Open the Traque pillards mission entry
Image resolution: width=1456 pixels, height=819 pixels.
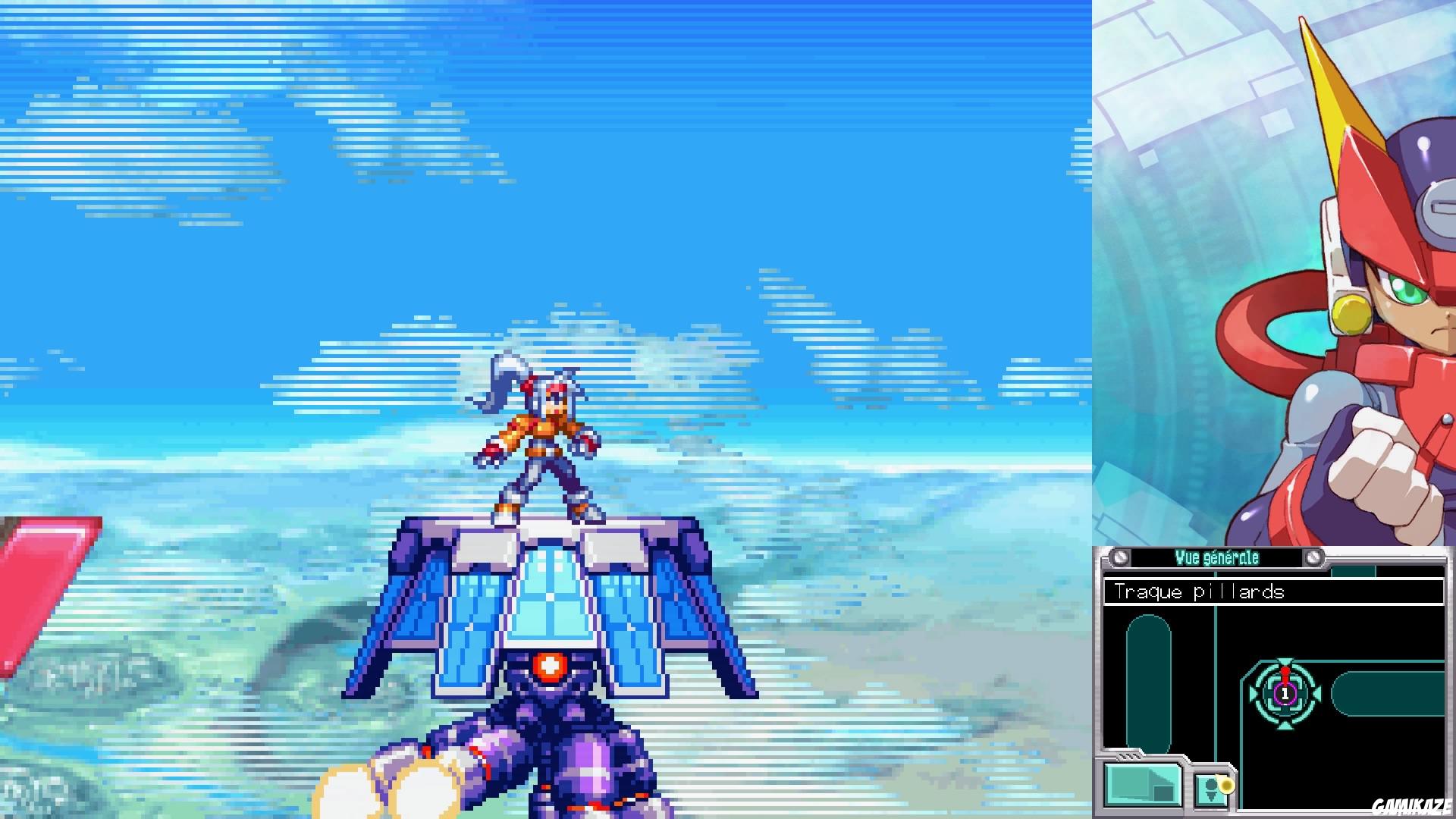click(1200, 592)
